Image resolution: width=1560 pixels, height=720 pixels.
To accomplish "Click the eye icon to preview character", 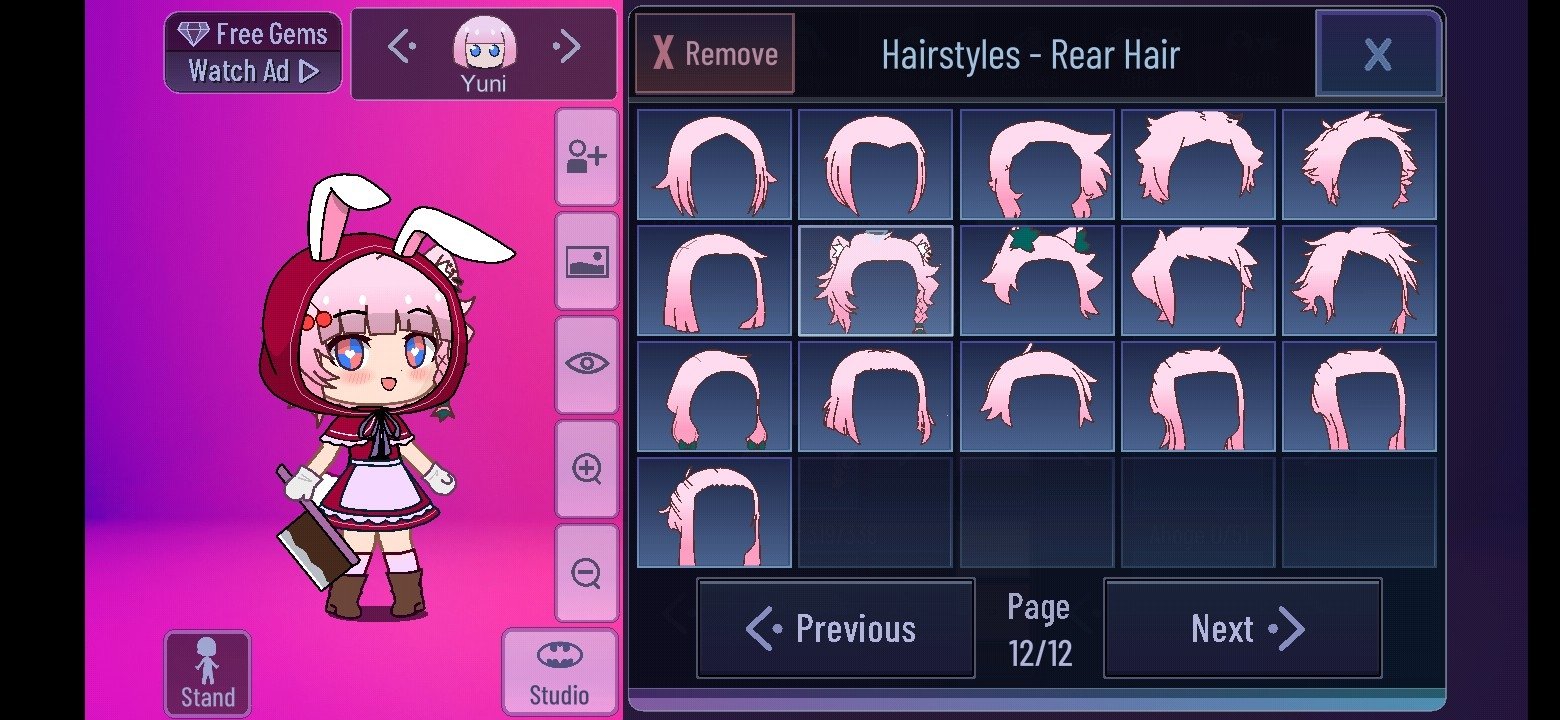I will (x=587, y=363).
